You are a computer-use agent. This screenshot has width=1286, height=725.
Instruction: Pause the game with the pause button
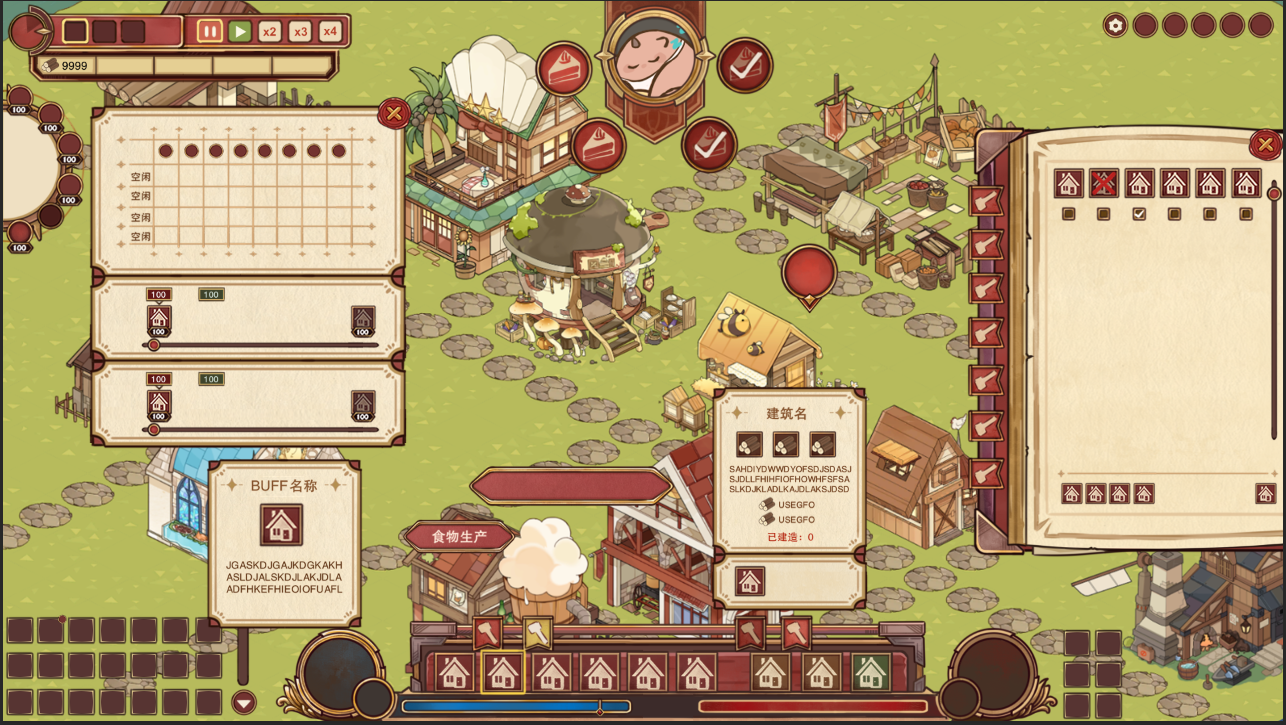pos(210,31)
